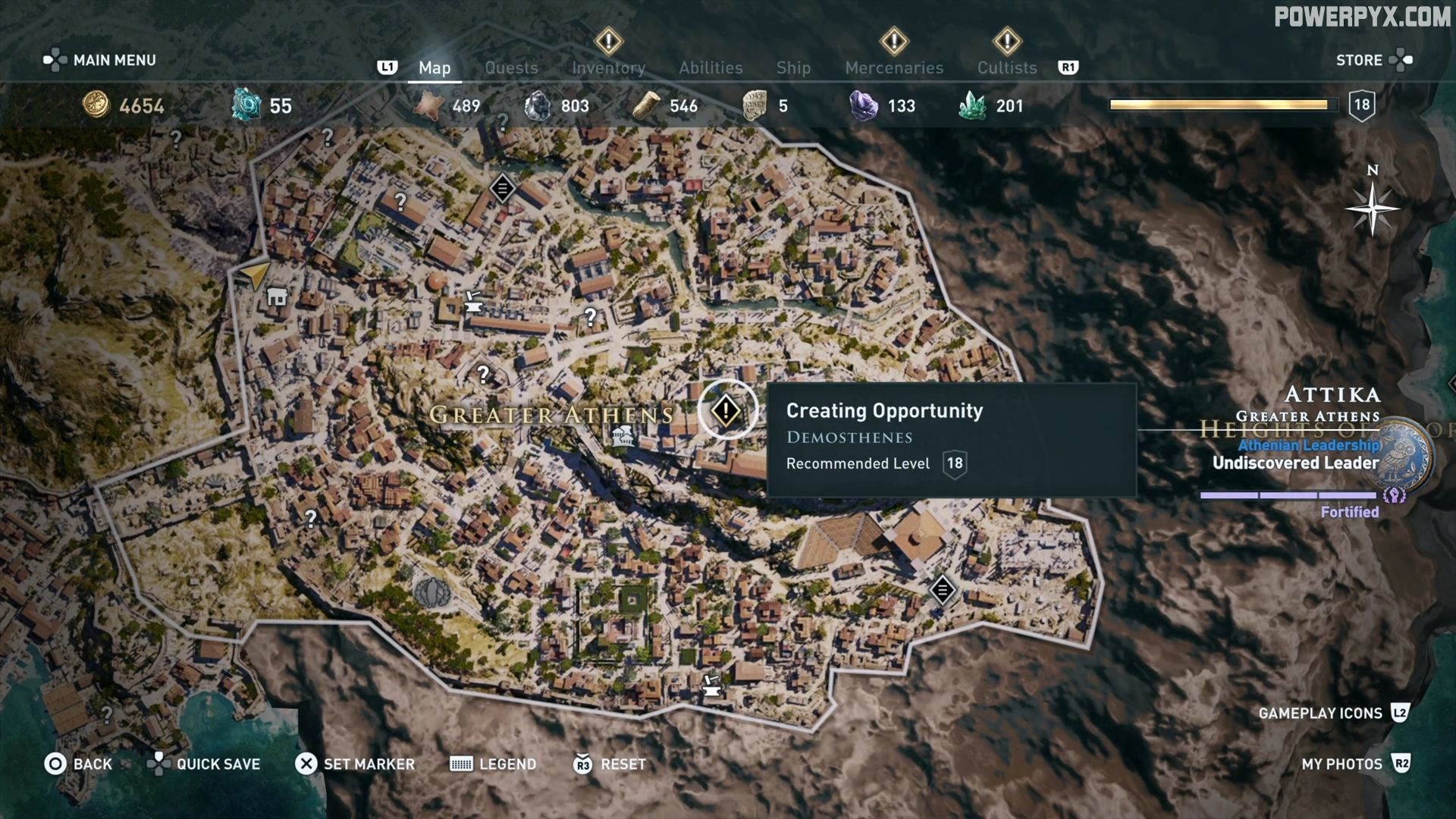Expand the Quests section
1456x819 pixels.
pyautogui.click(x=511, y=67)
